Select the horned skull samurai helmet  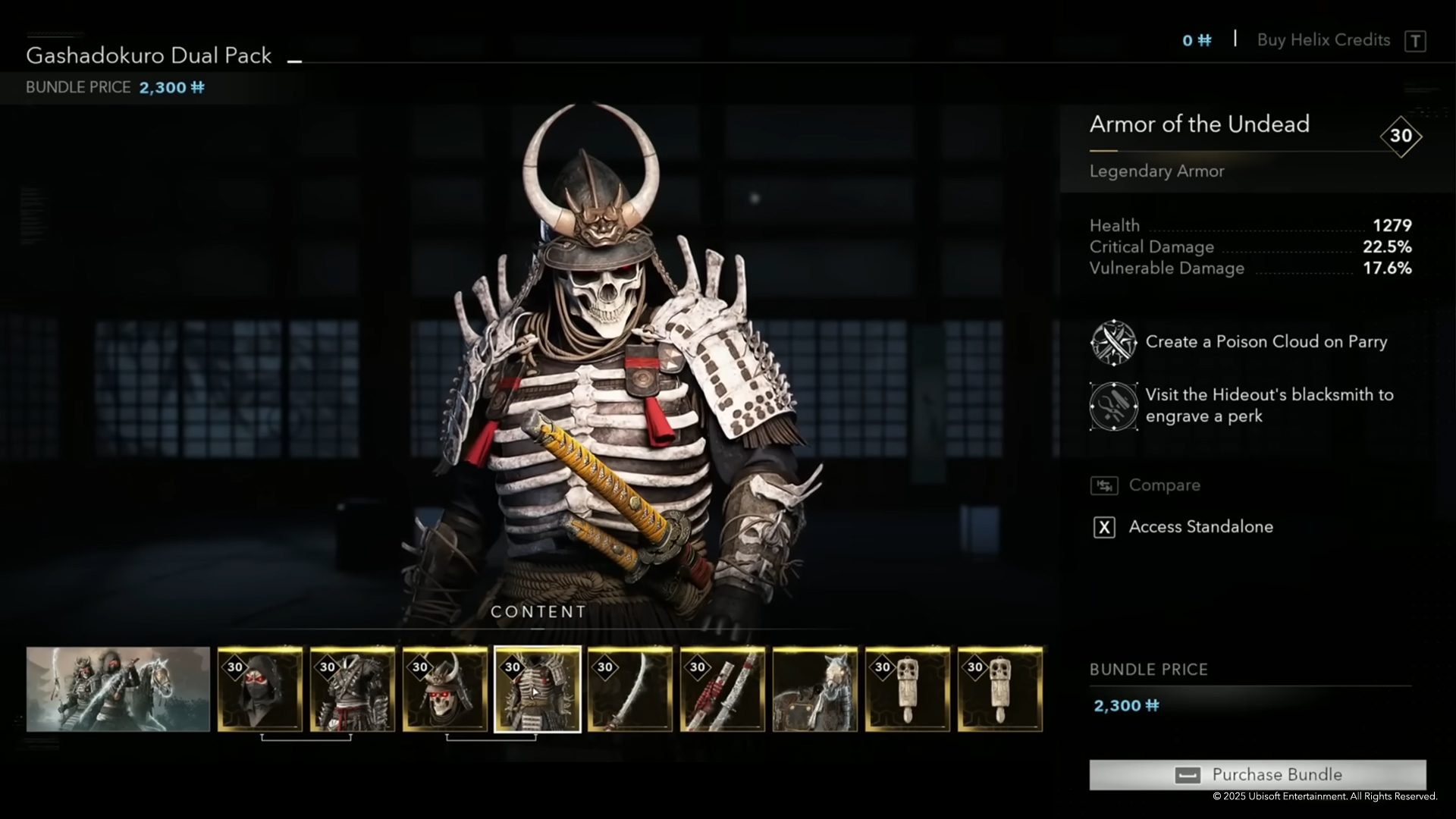click(445, 689)
